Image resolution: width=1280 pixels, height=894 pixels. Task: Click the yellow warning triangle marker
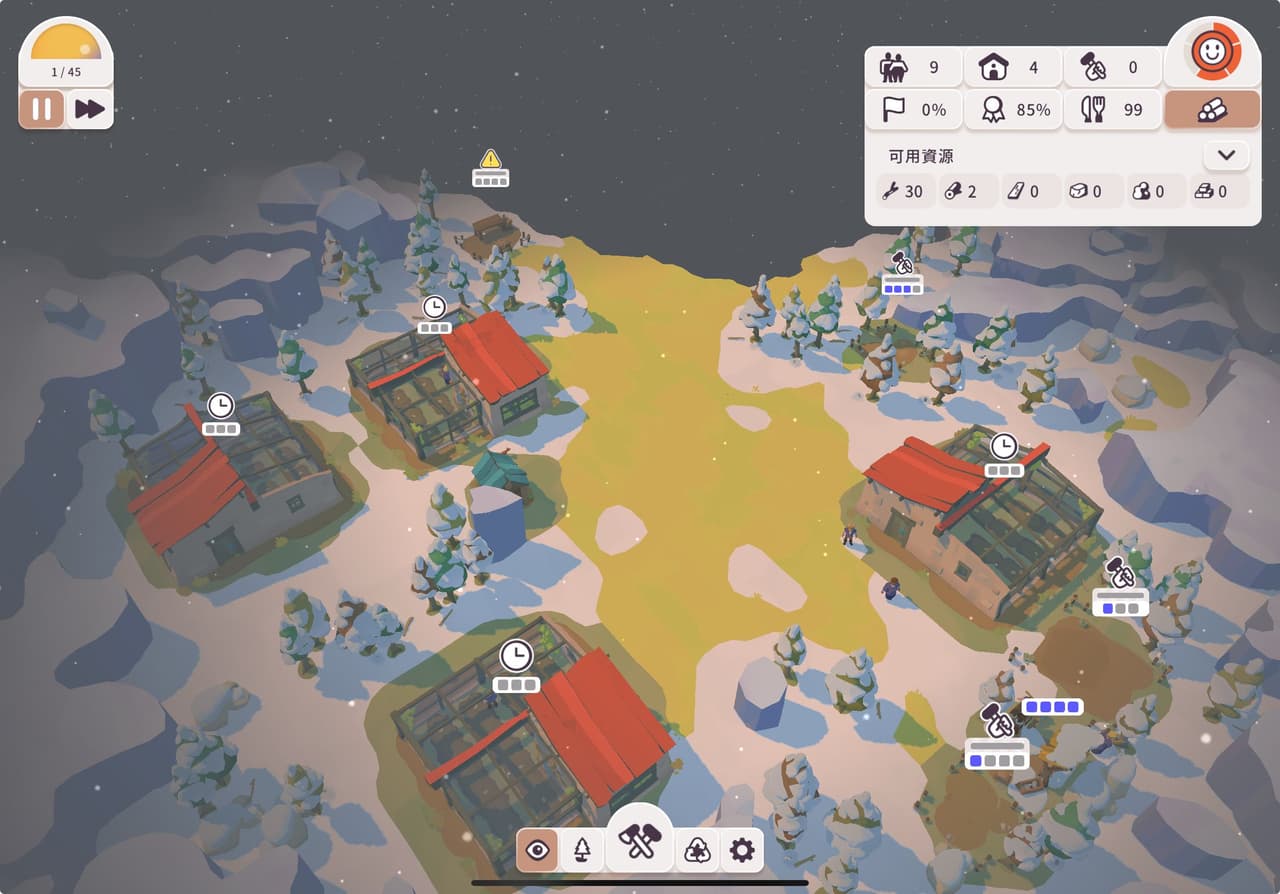tap(490, 159)
